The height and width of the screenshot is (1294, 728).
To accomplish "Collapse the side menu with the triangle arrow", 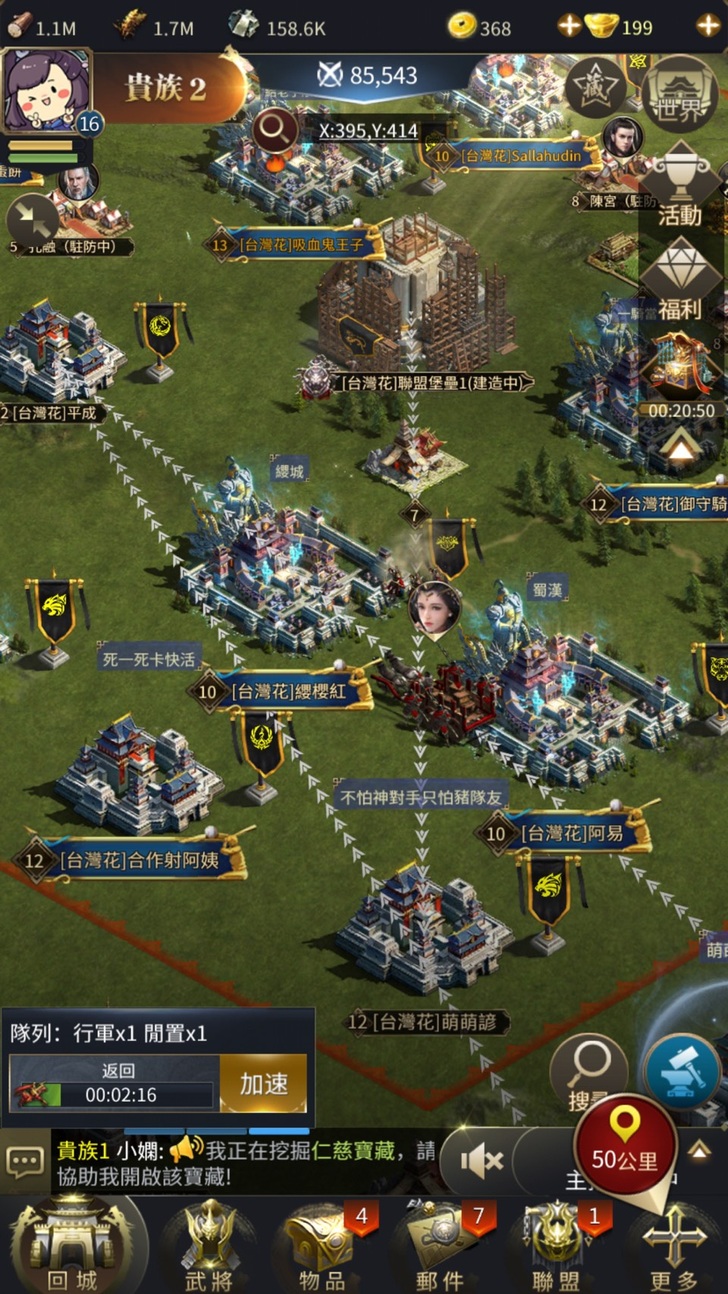I will coord(680,450).
